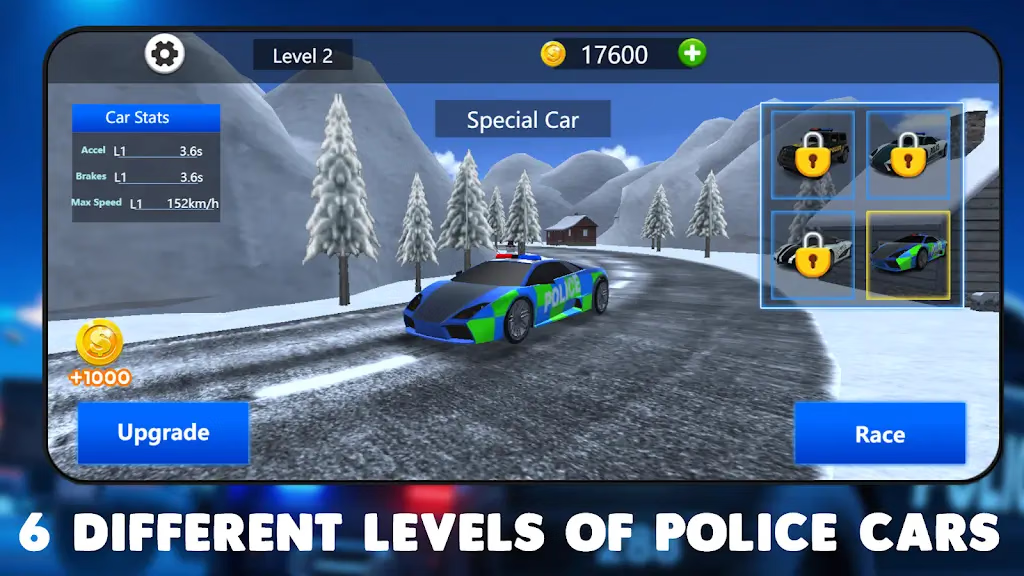1024x576 pixels.
Task: Select the unlocked blue and green police car
Action: [907, 254]
